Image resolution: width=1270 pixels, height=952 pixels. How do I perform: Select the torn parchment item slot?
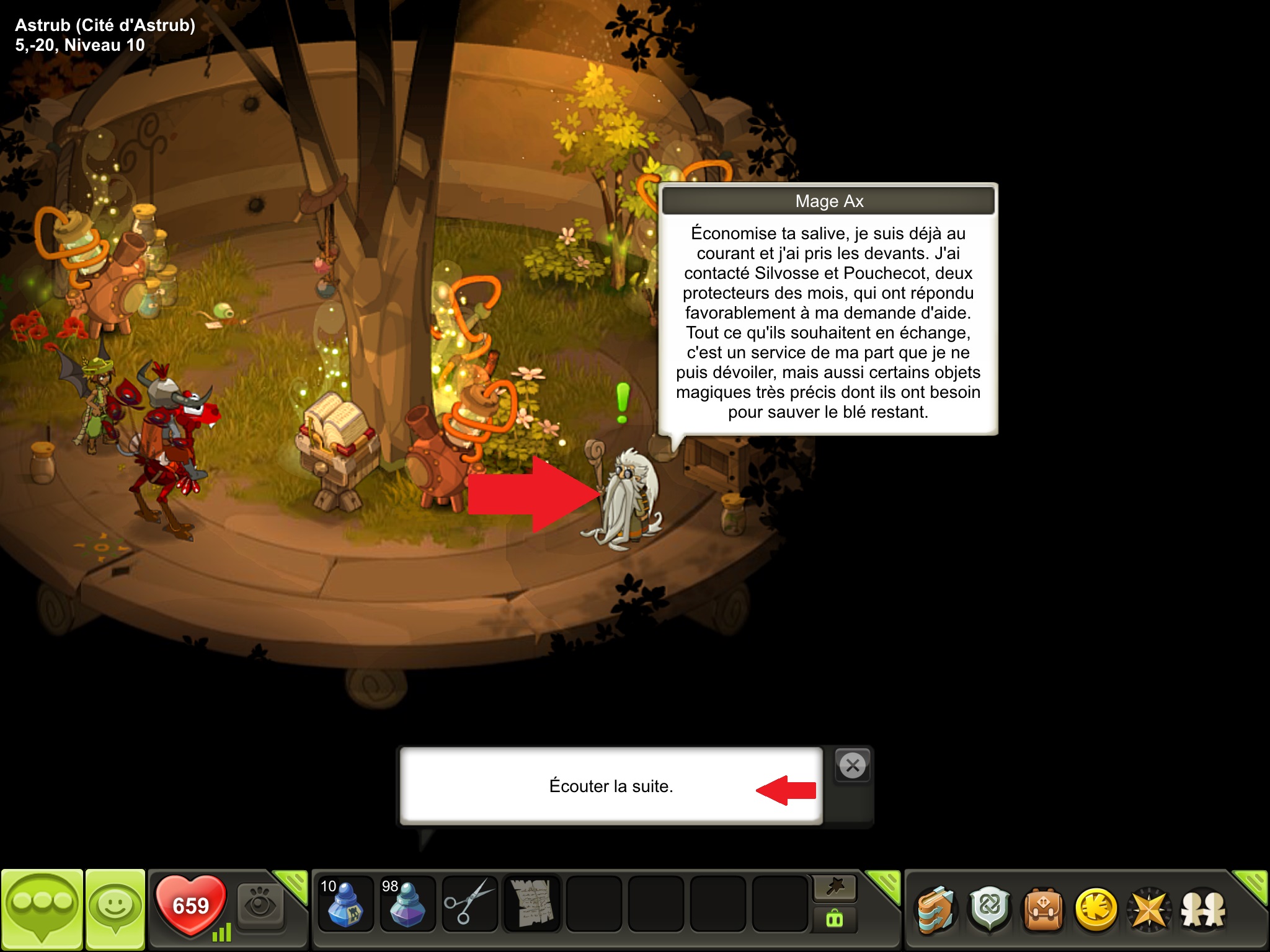click(x=531, y=904)
